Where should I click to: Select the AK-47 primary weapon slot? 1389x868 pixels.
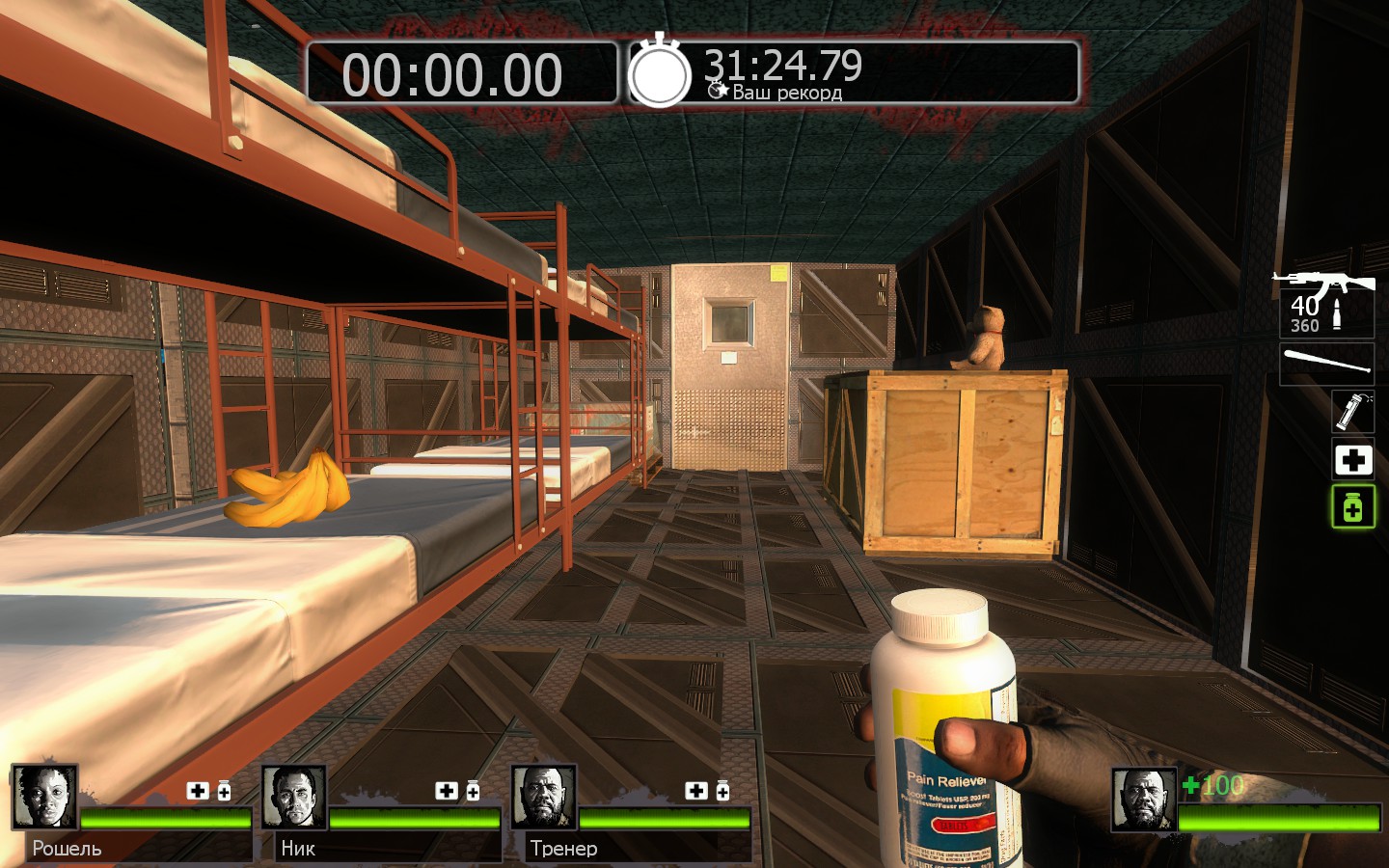[x=1325, y=303]
